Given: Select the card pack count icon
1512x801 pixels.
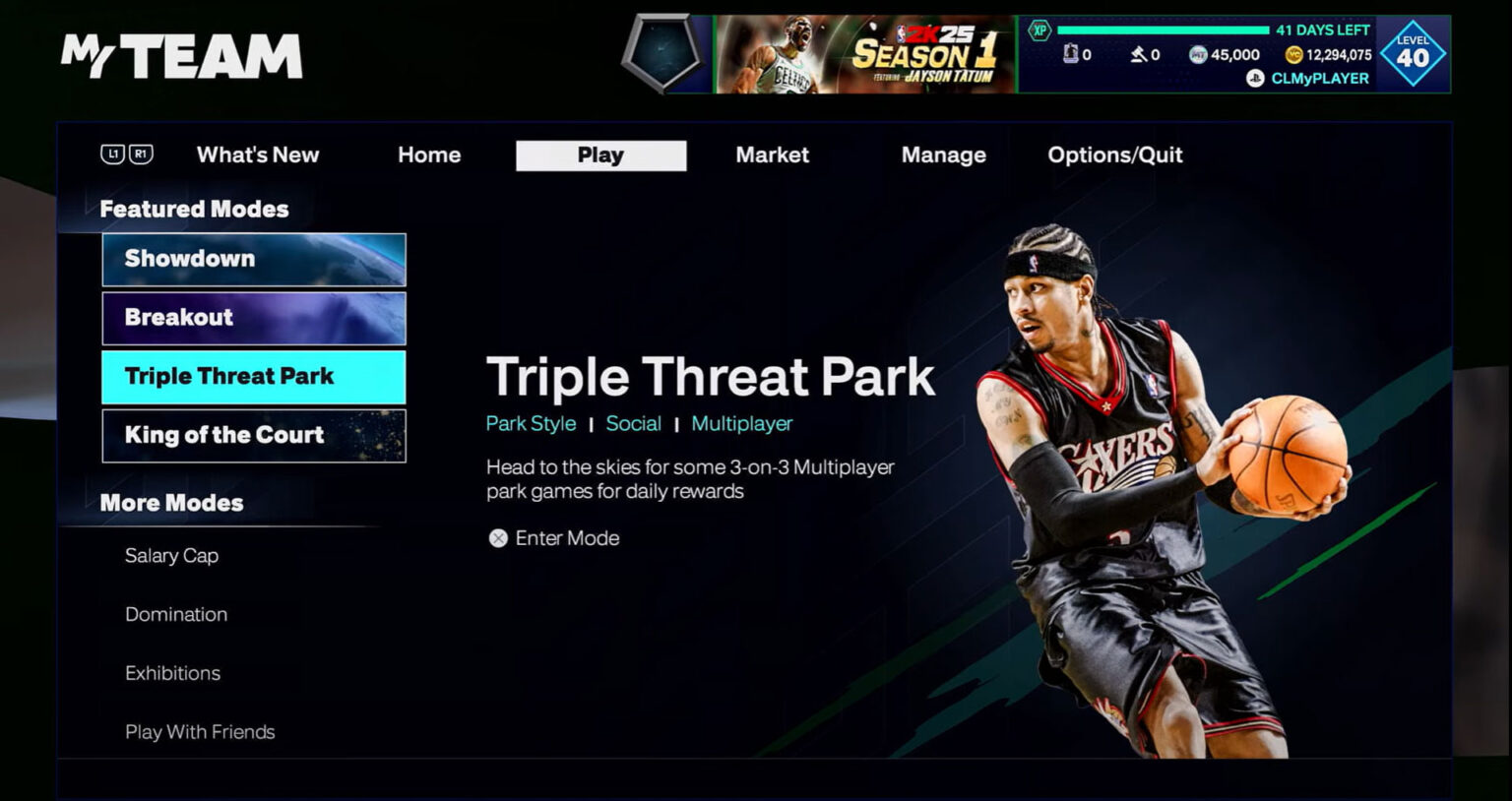Looking at the screenshot, I should click(1072, 54).
